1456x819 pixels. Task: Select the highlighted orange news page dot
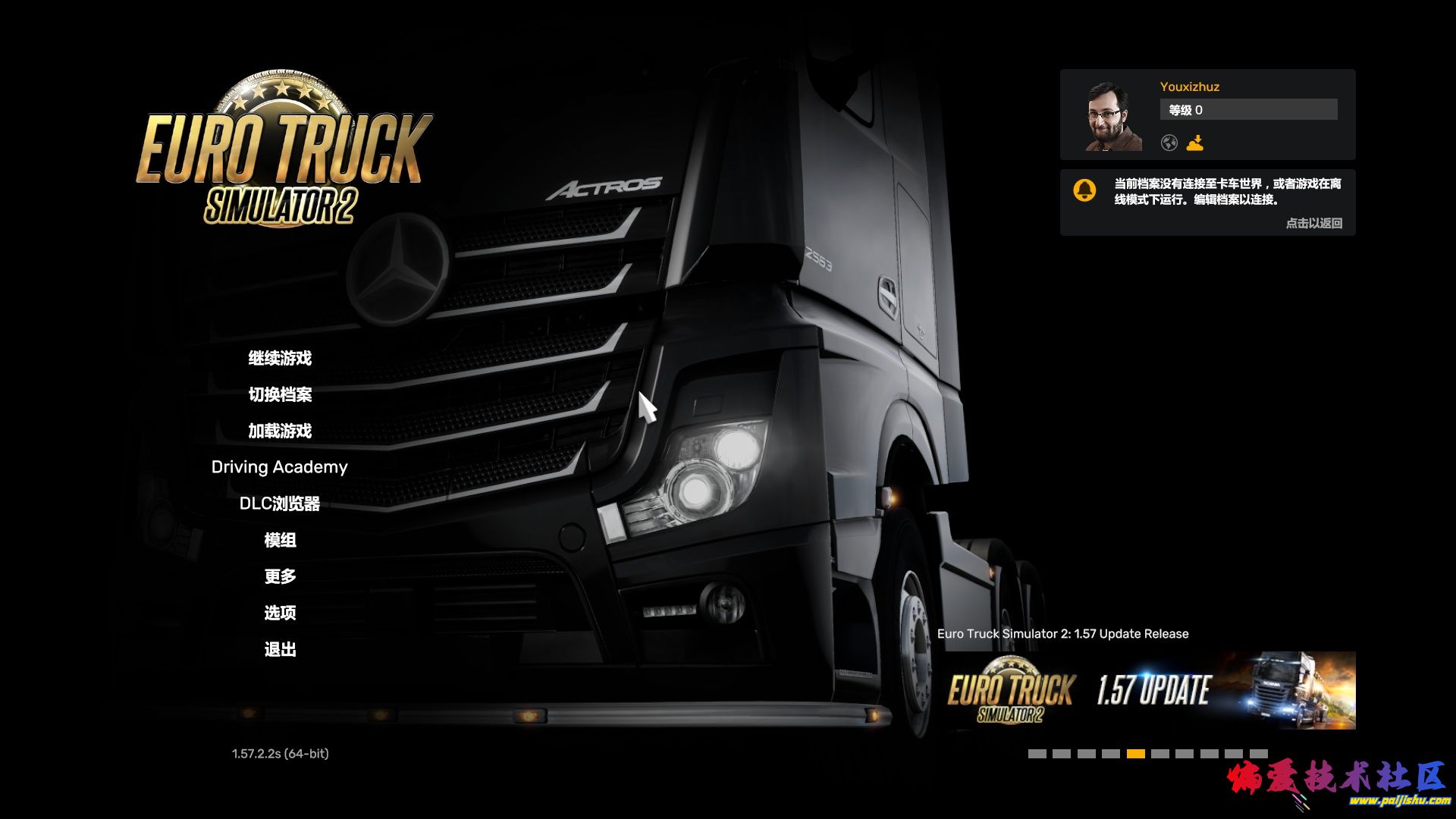(x=1135, y=754)
